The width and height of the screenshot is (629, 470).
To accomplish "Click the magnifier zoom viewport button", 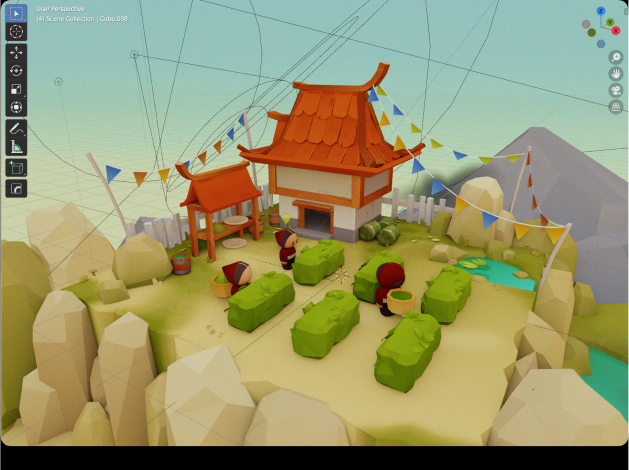I will [x=615, y=58].
